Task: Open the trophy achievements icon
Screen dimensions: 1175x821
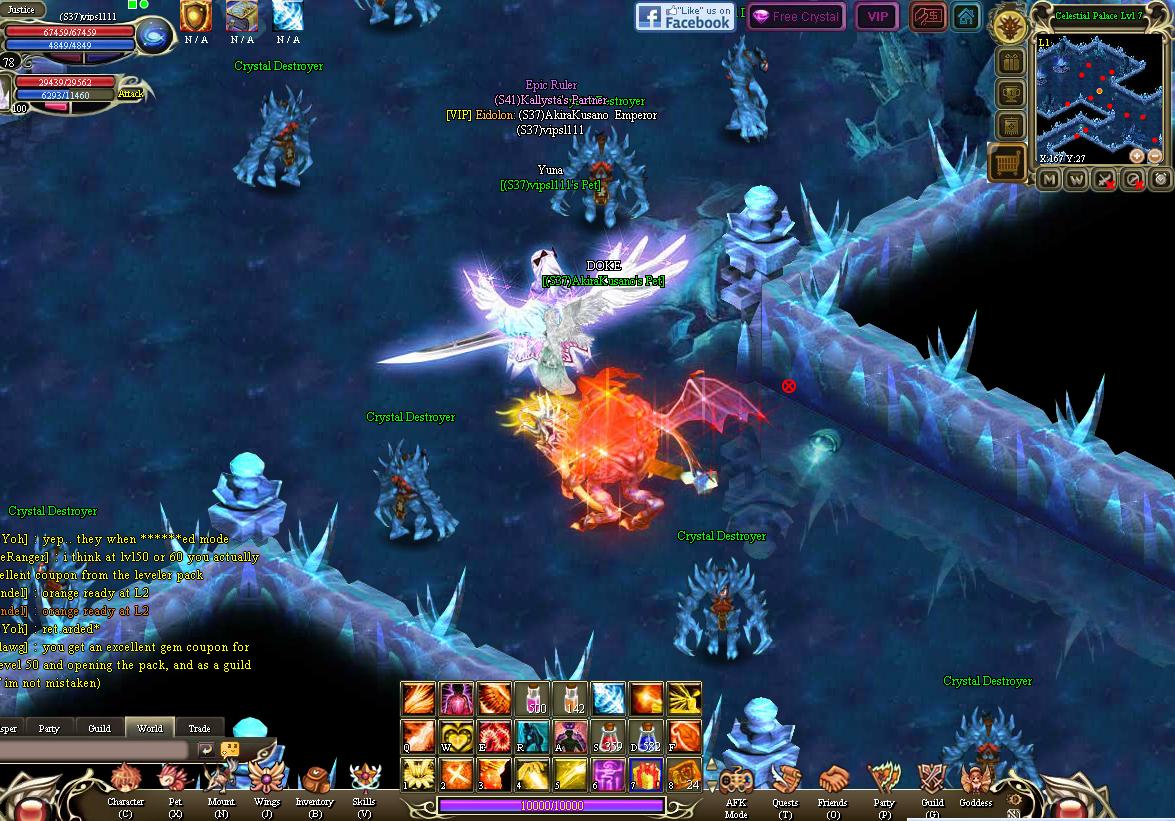Action: coord(1010,95)
